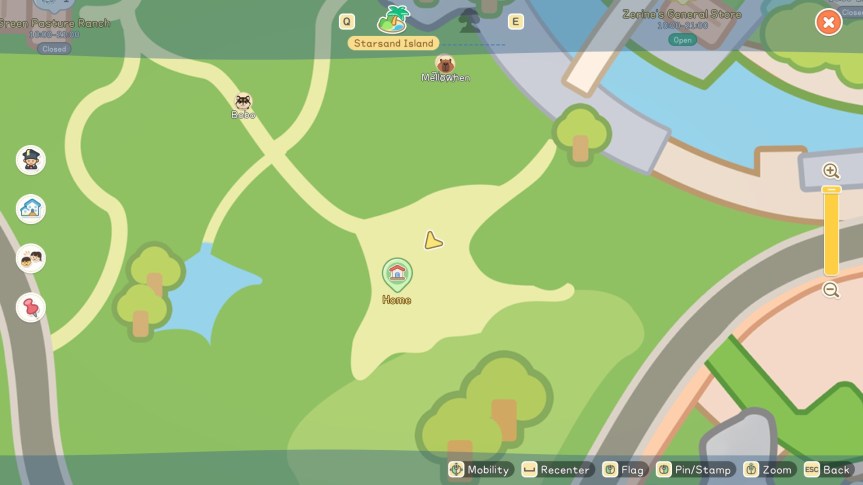Toggle the two-faces residents map filter
863x485 pixels.
[x=31, y=259]
